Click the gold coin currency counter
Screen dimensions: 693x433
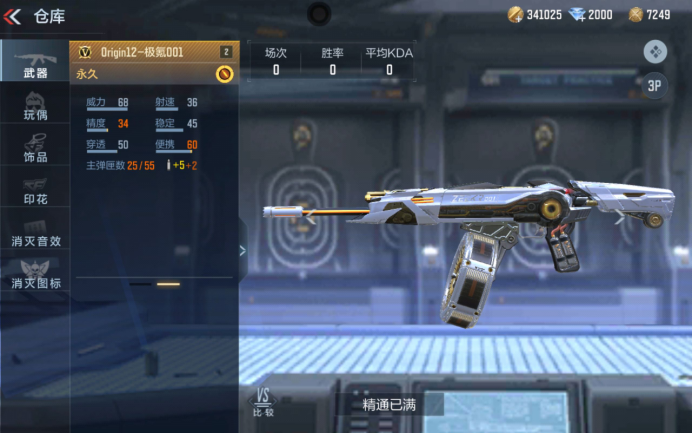tap(535, 15)
